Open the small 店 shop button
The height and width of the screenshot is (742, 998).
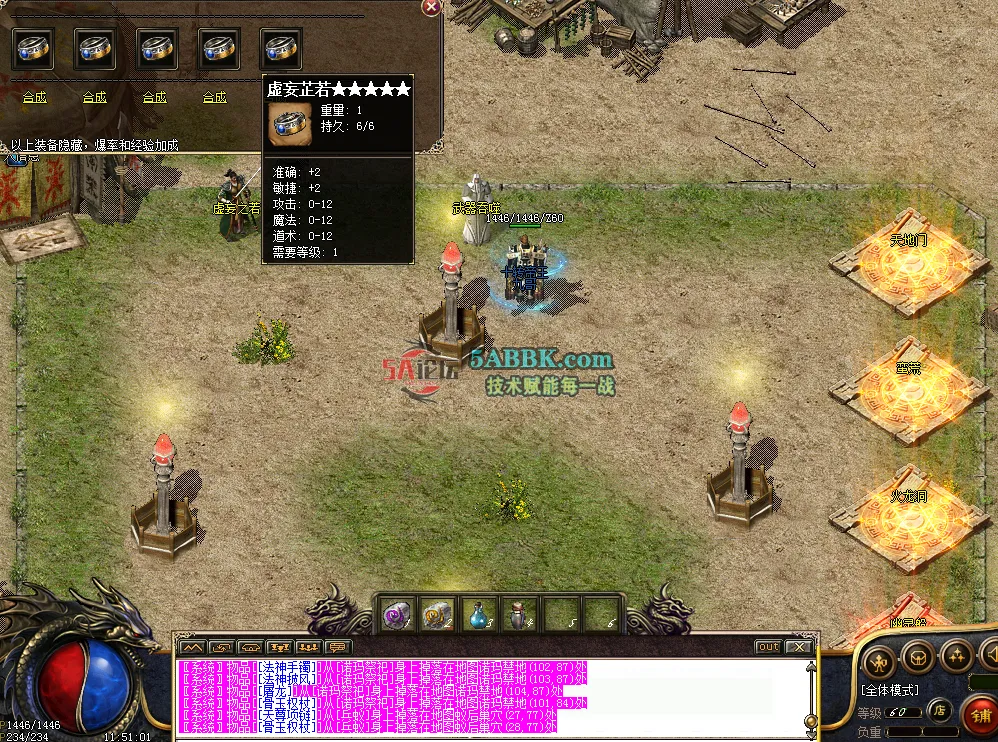tap(939, 711)
